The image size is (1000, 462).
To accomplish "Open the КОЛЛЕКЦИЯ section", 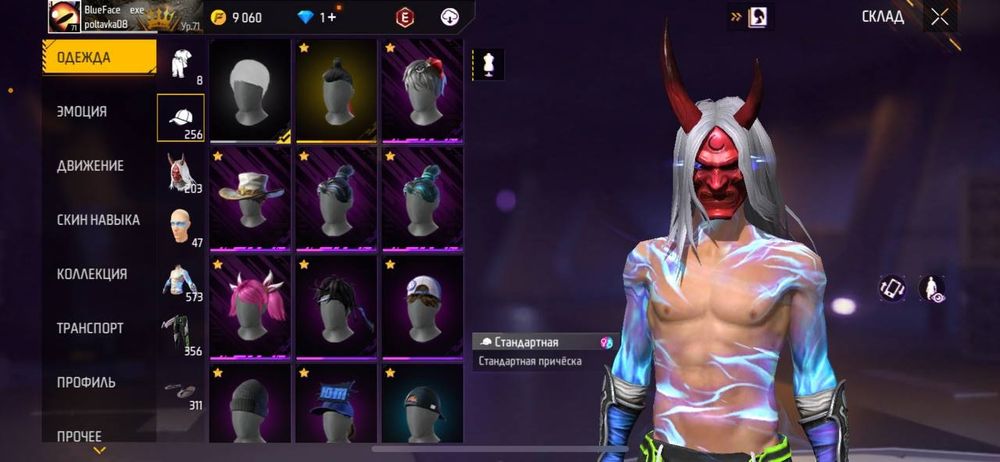I will coord(91,274).
